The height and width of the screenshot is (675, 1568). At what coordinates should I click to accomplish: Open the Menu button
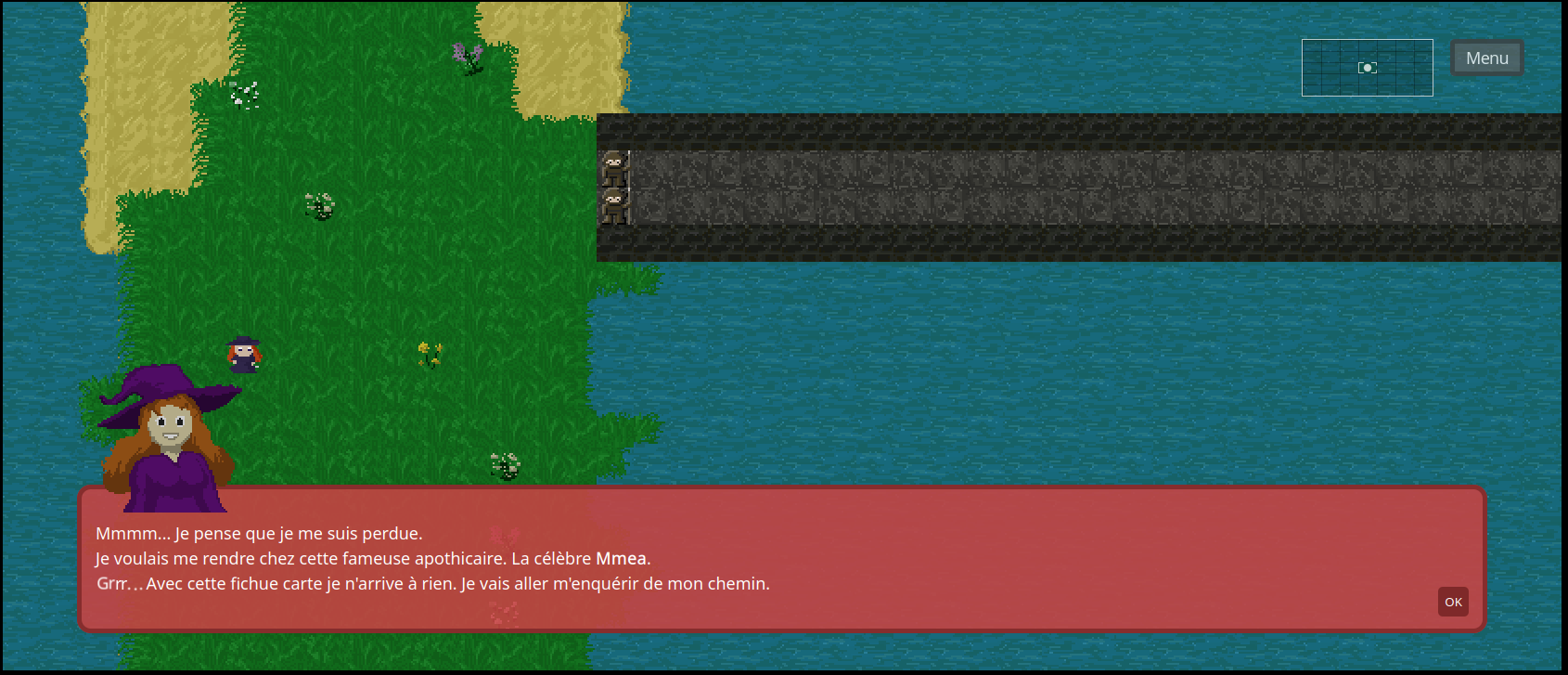(1486, 58)
